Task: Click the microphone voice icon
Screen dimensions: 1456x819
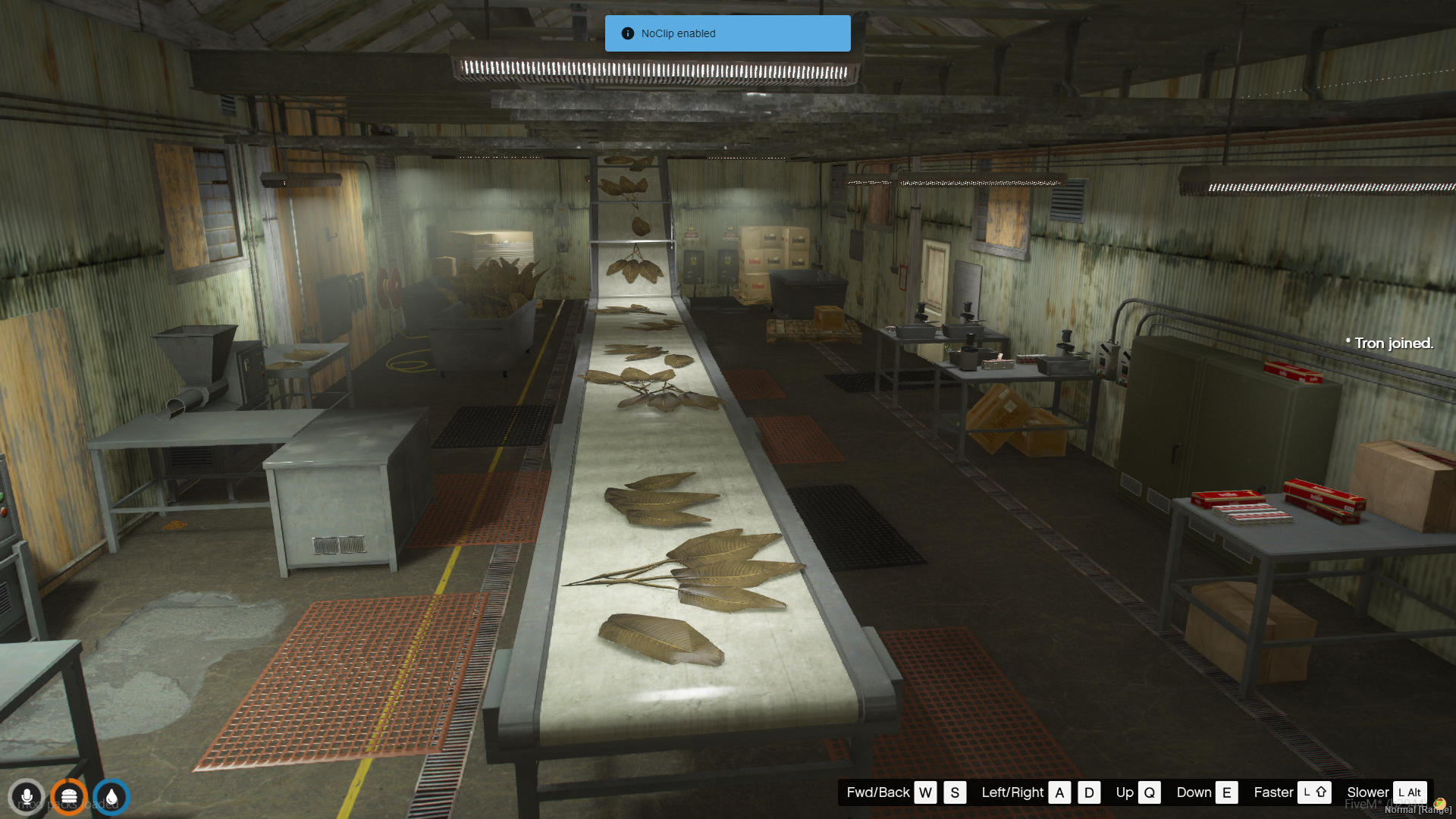Action: point(27,797)
